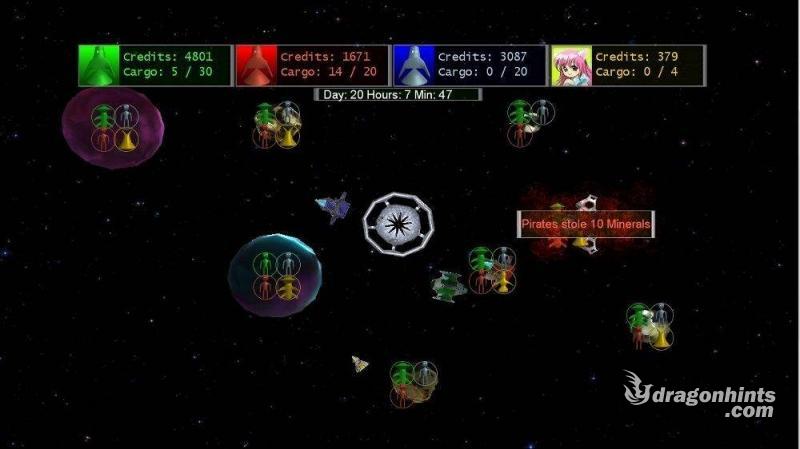Select the red player's ship portrait
Screen dimensions: 800x449
coord(256,65)
